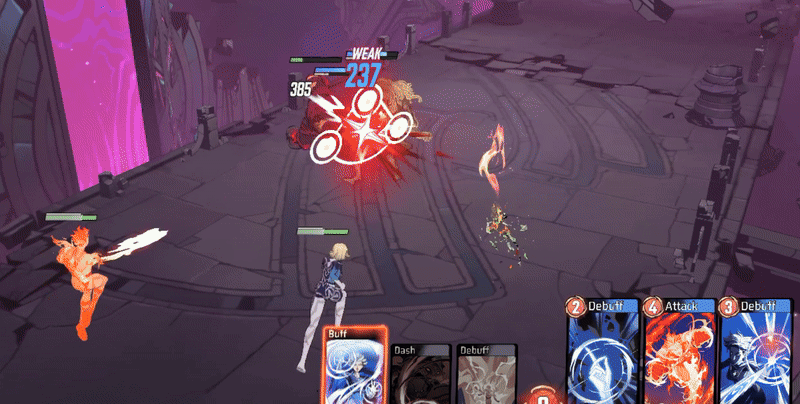
Task: Pick the faded Debuff card beside Dash
Action: (487, 374)
